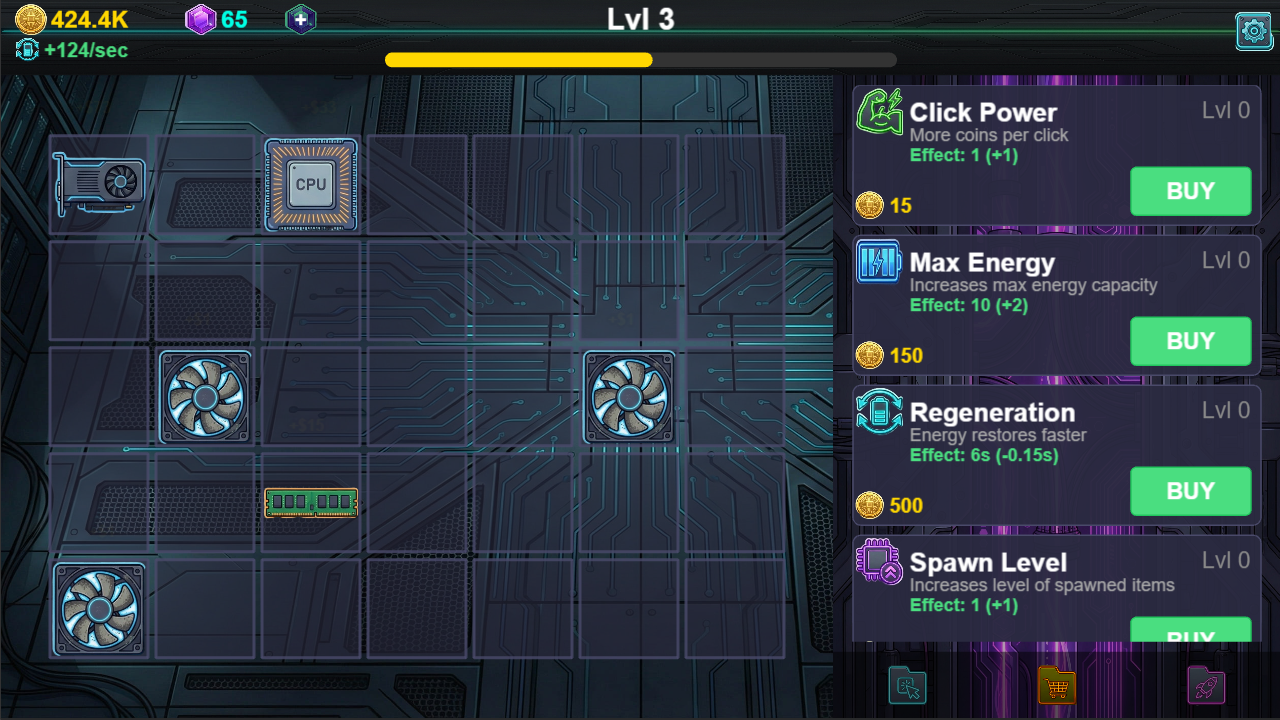The height and width of the screenshot is (720, 1280).
Task: Open the settings gear menu
Action: [1254, 31]
